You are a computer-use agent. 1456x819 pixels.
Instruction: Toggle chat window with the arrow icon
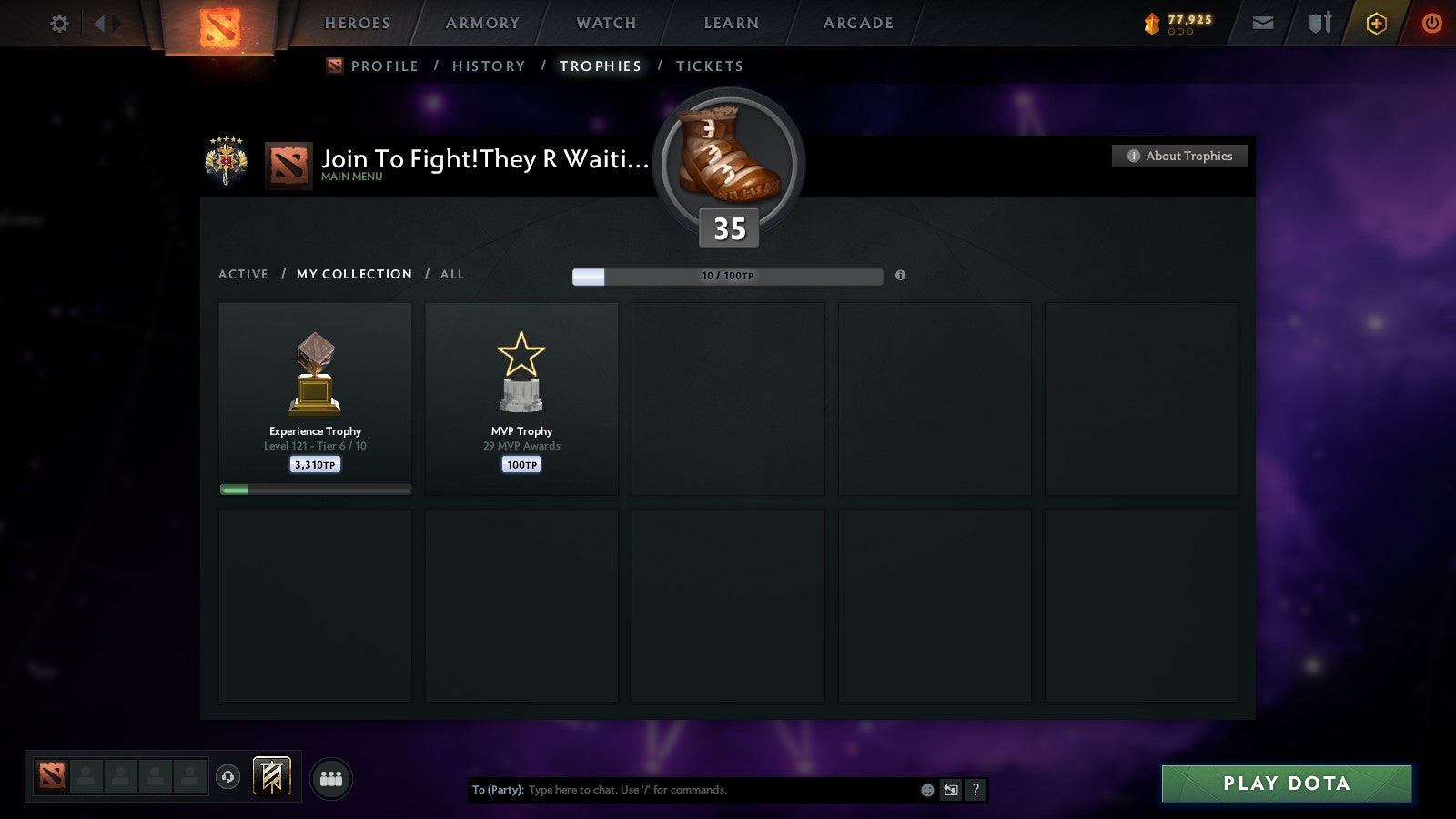click(949, 790)
